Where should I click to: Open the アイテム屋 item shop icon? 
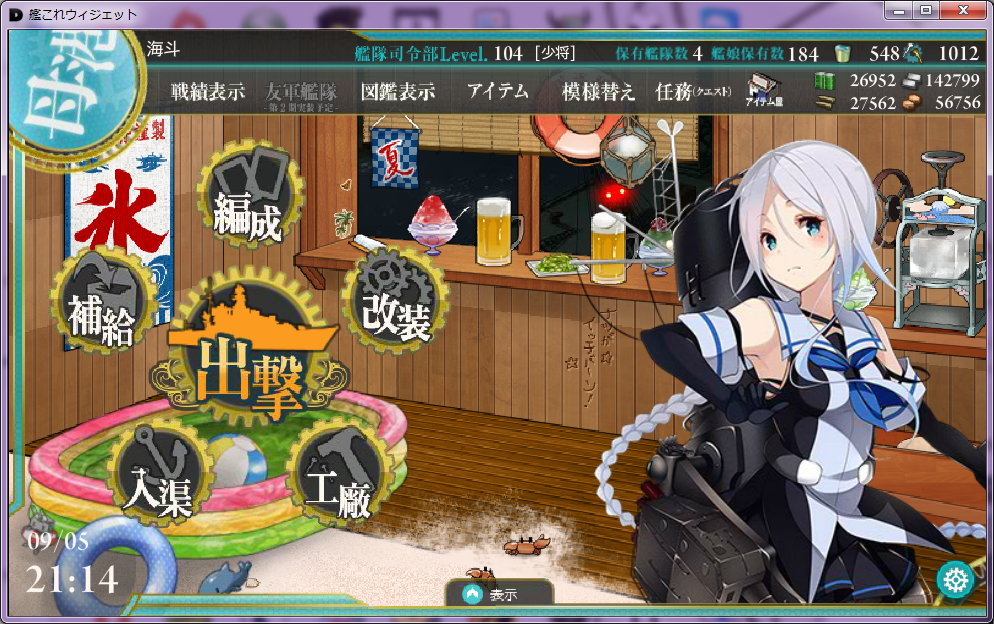[x=764, y=90]
